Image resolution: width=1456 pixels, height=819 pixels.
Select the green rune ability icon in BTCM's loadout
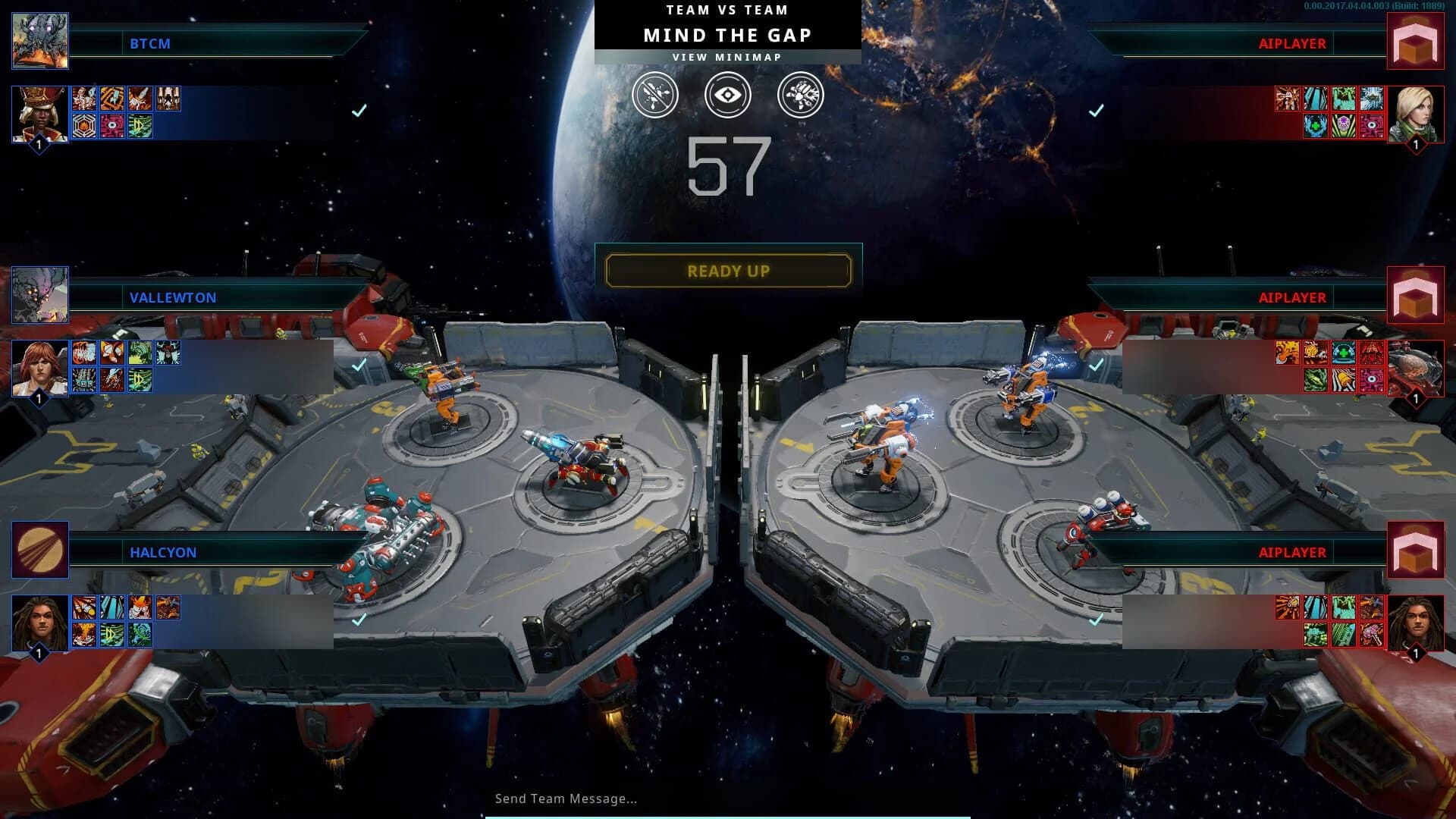pyautogui.click(x=140, y=127)
